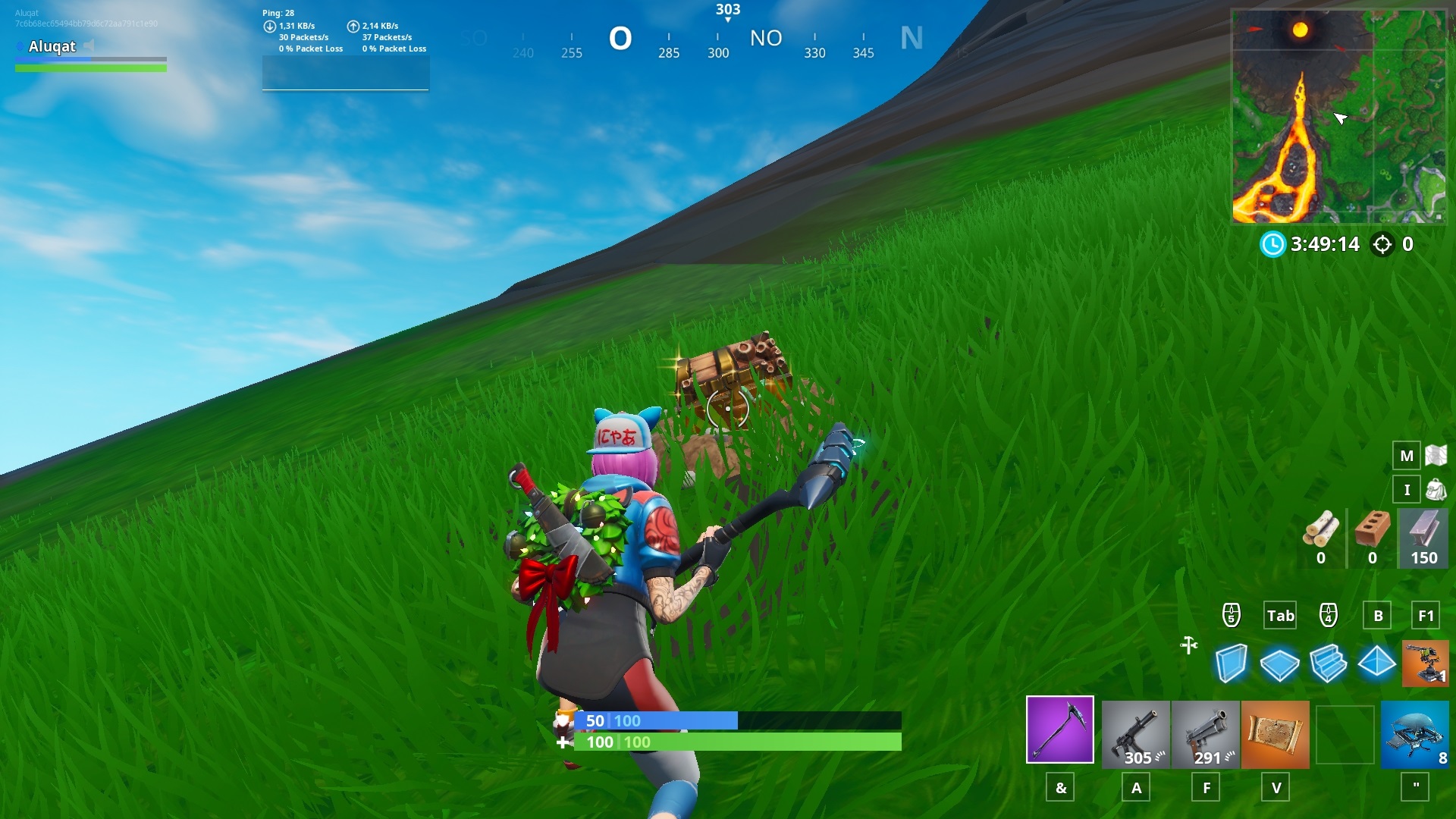
Task: Click the volcano on the minimap
Action: (x=1299, y=30)
